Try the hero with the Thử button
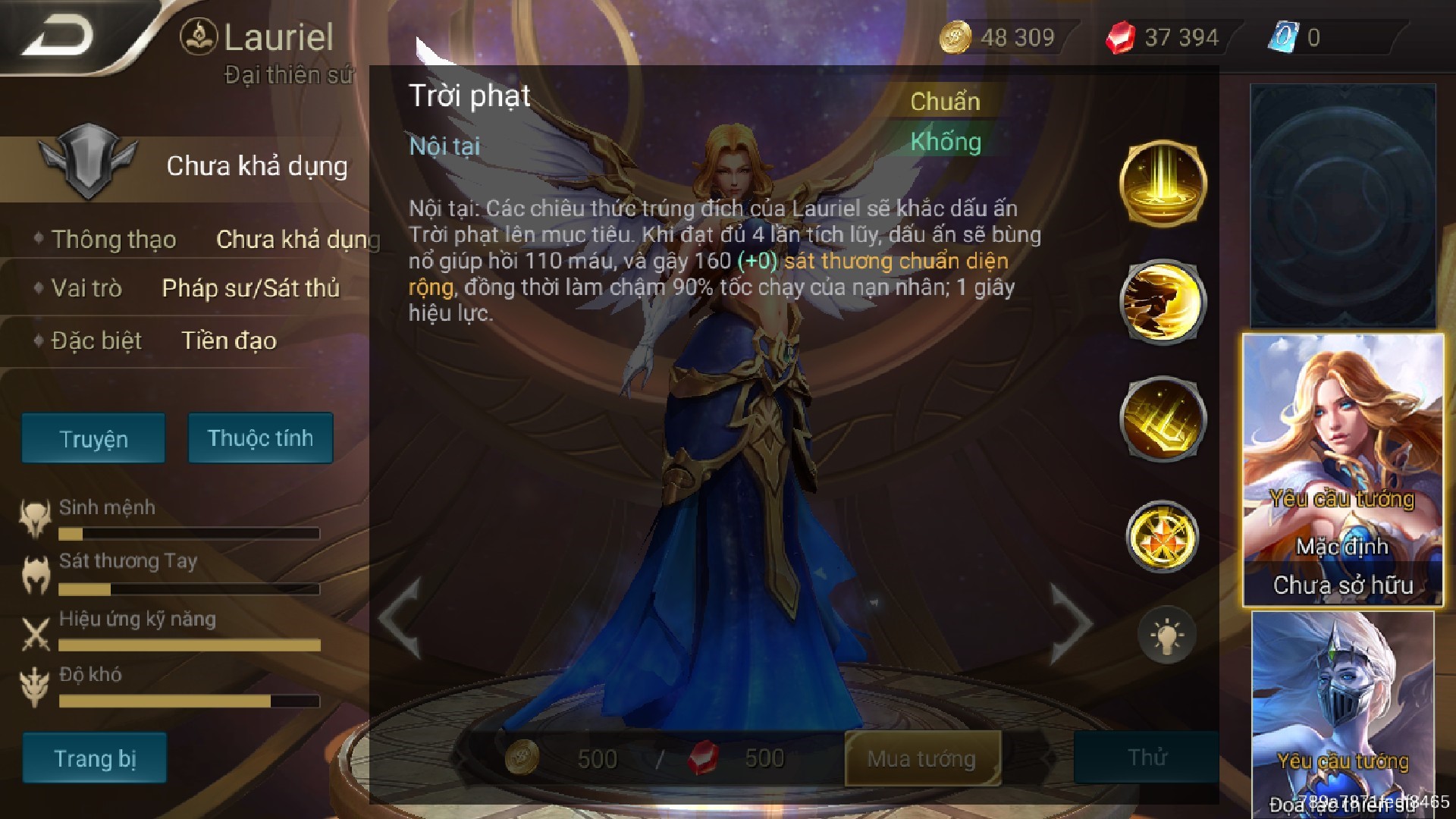 1146,758
